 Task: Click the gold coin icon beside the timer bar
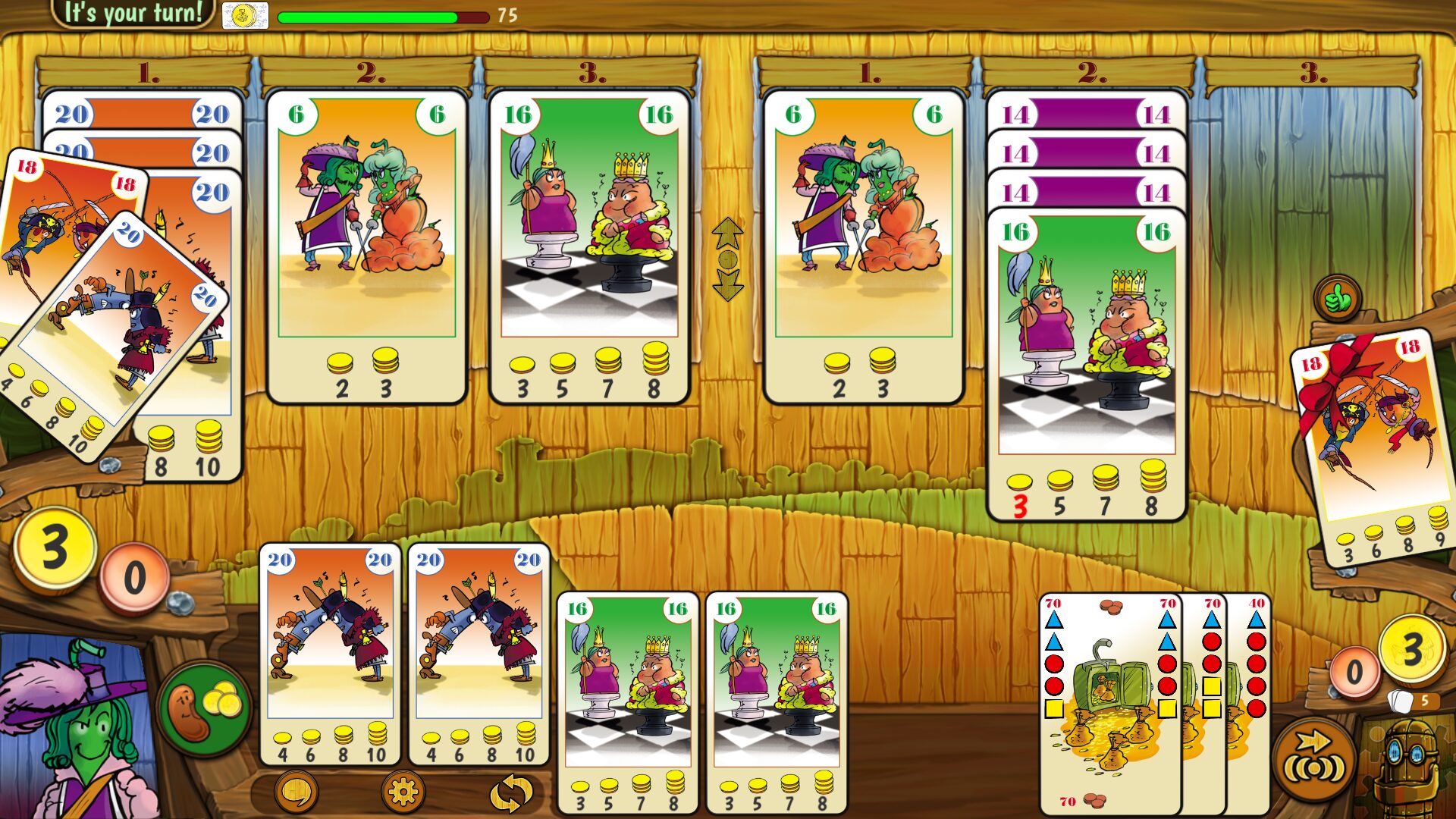click(x=245, y=15)
